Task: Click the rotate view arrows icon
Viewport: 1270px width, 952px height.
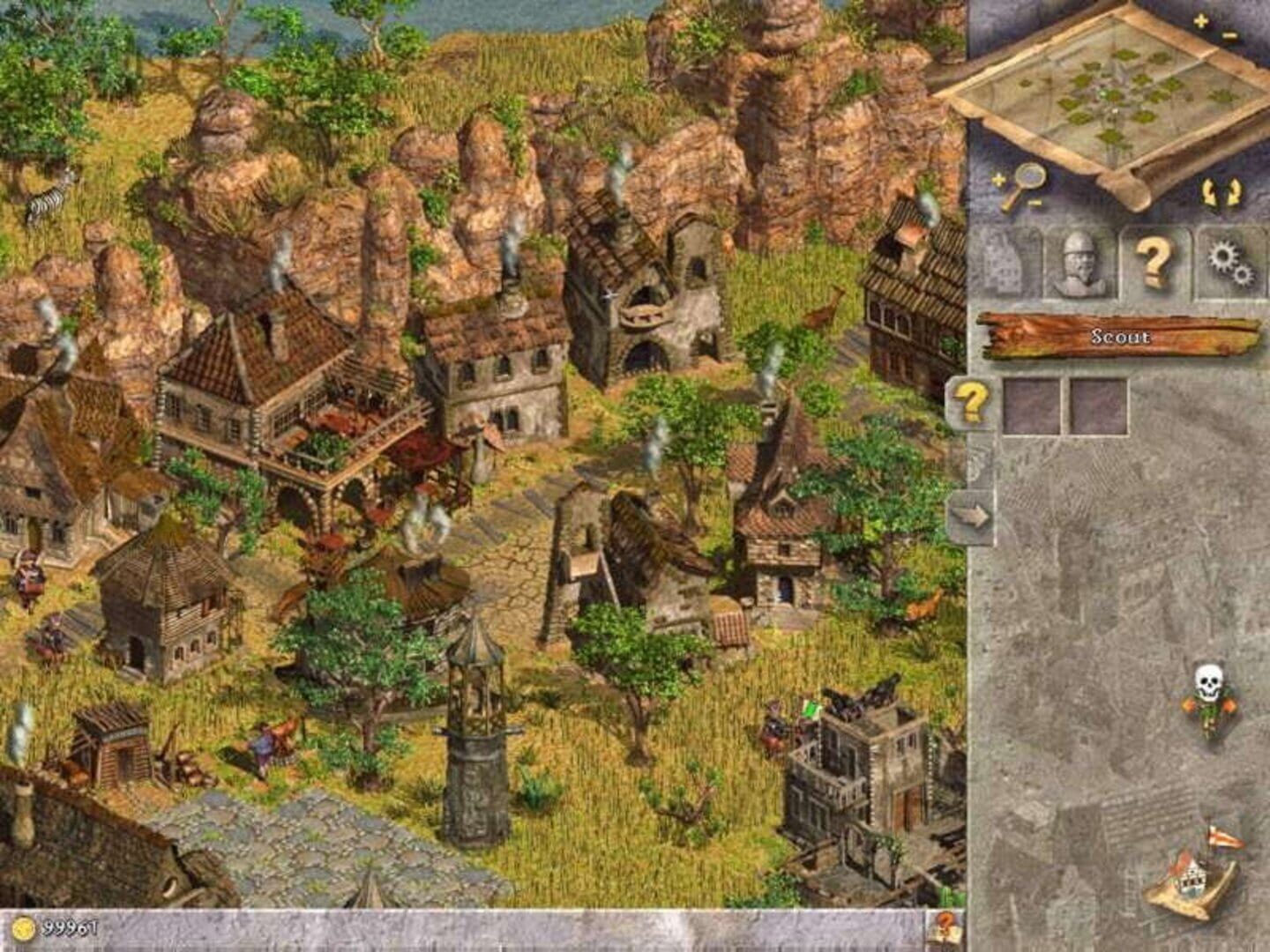Action: pyautogui.click(x=1219, y=190)
